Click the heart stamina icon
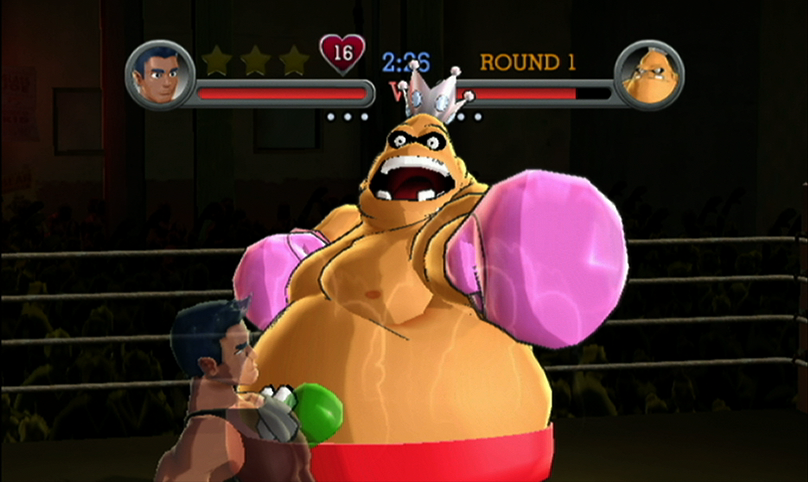The height and width of the screenshot is (482, 808). click(x=342, y=55)
